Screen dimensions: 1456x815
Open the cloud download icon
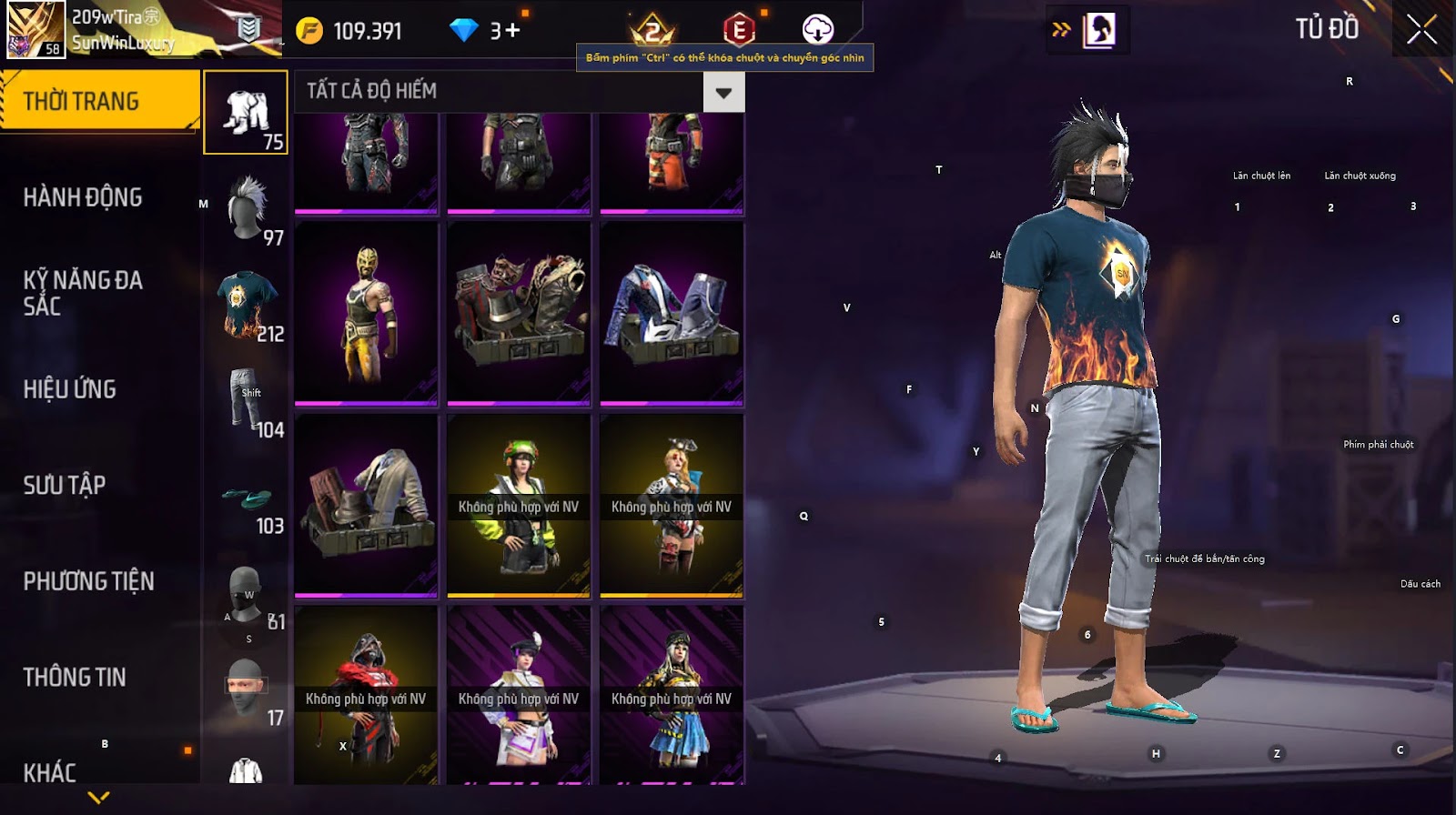(x=817, y=30)
